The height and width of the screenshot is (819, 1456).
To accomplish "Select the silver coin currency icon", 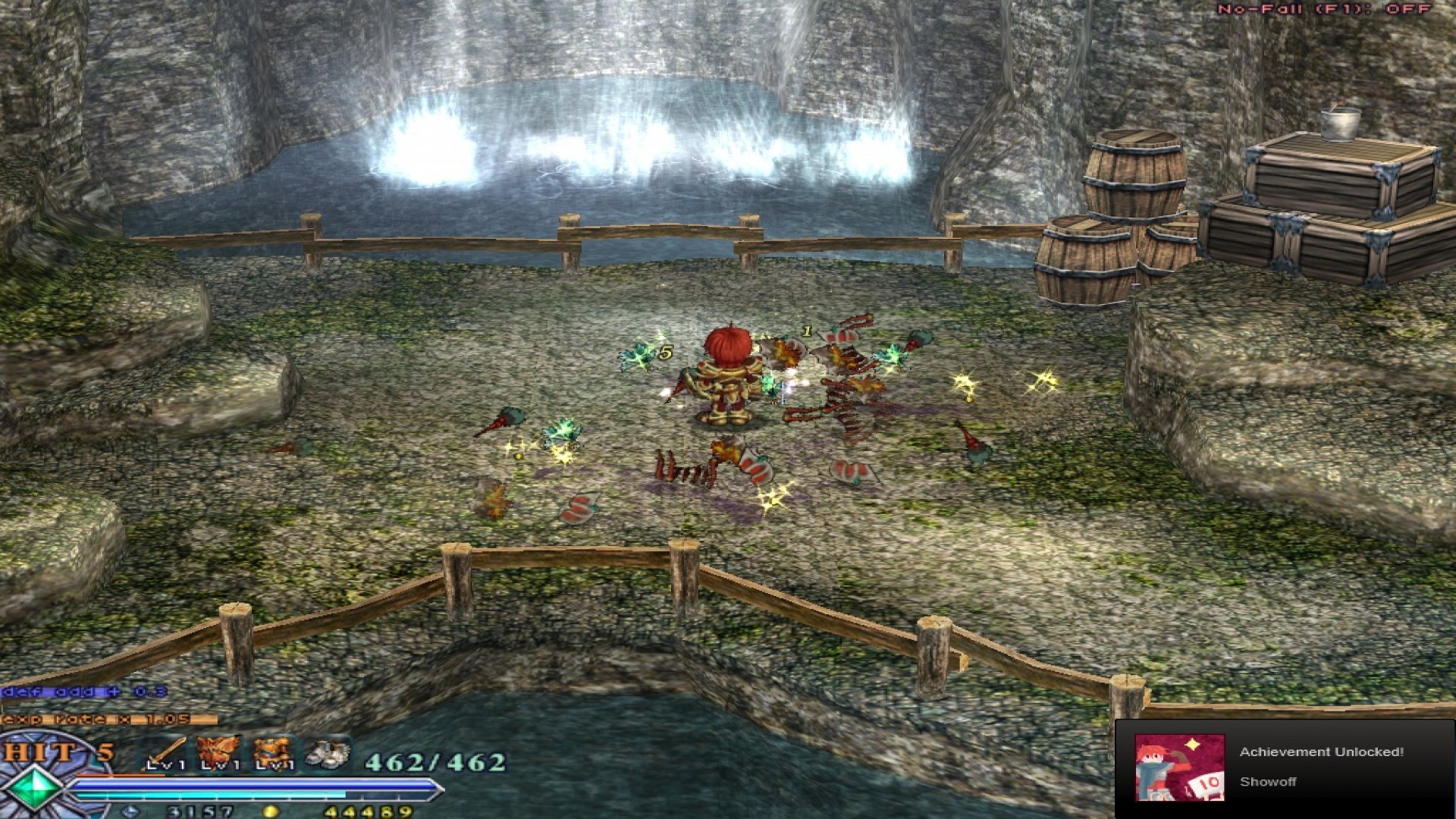I will [x=129, y=810].
